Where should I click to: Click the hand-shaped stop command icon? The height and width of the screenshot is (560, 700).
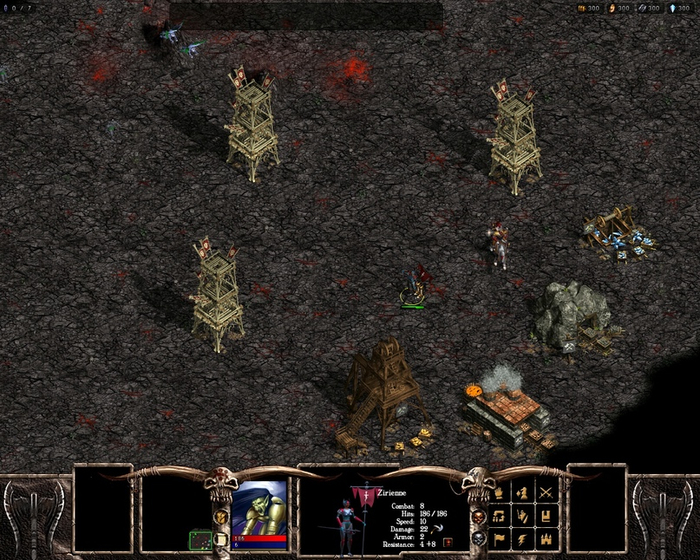point(498,492)
